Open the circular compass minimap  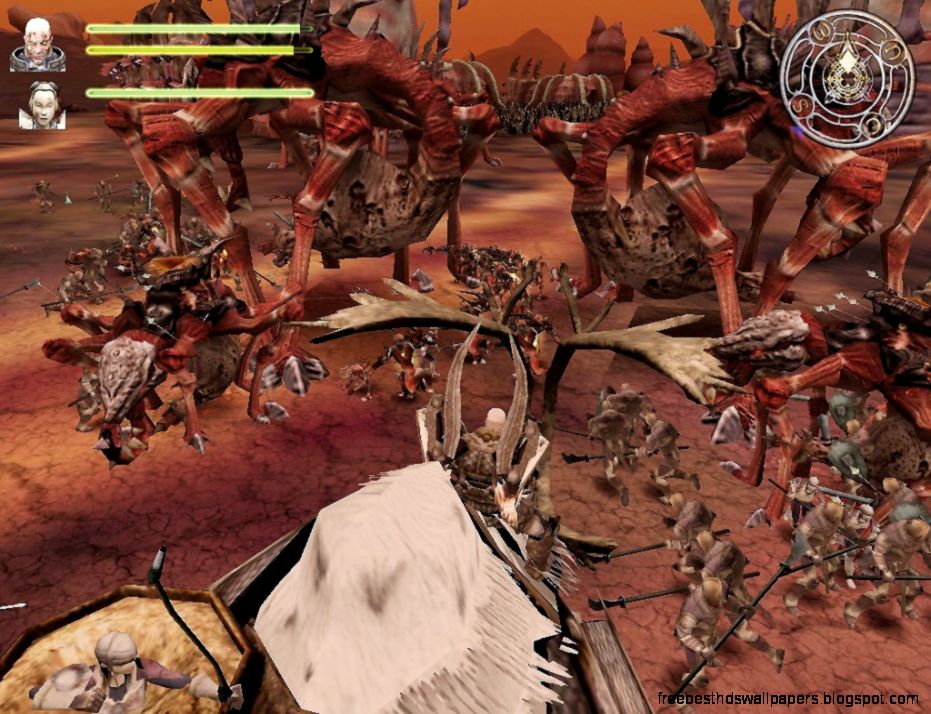pyautogui.click(x=847, y=77)
